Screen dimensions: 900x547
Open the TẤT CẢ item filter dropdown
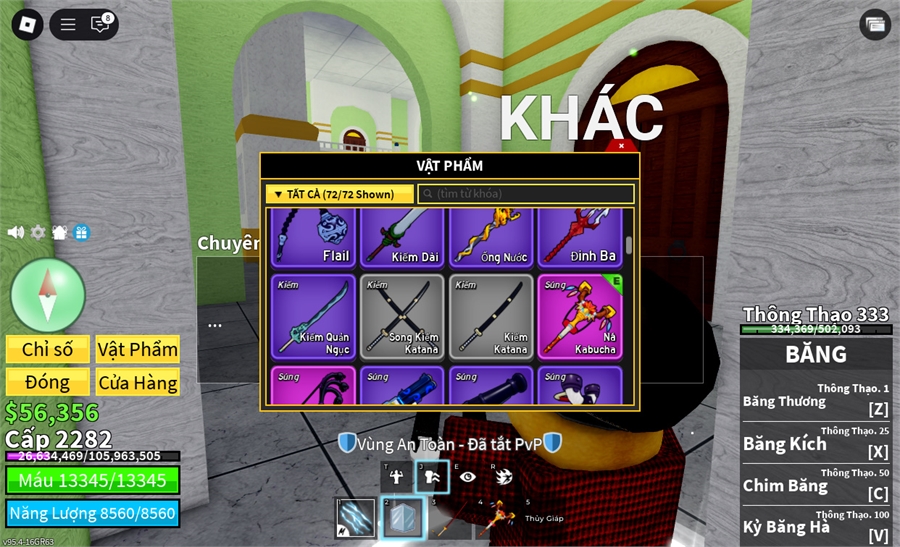click(340, 194)
